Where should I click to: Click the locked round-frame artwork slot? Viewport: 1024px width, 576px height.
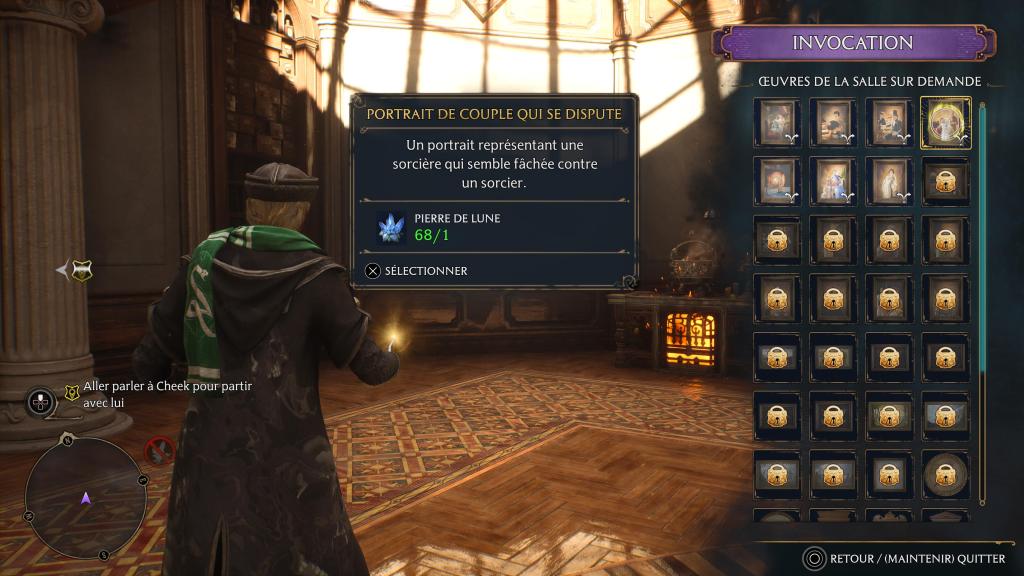944,474
